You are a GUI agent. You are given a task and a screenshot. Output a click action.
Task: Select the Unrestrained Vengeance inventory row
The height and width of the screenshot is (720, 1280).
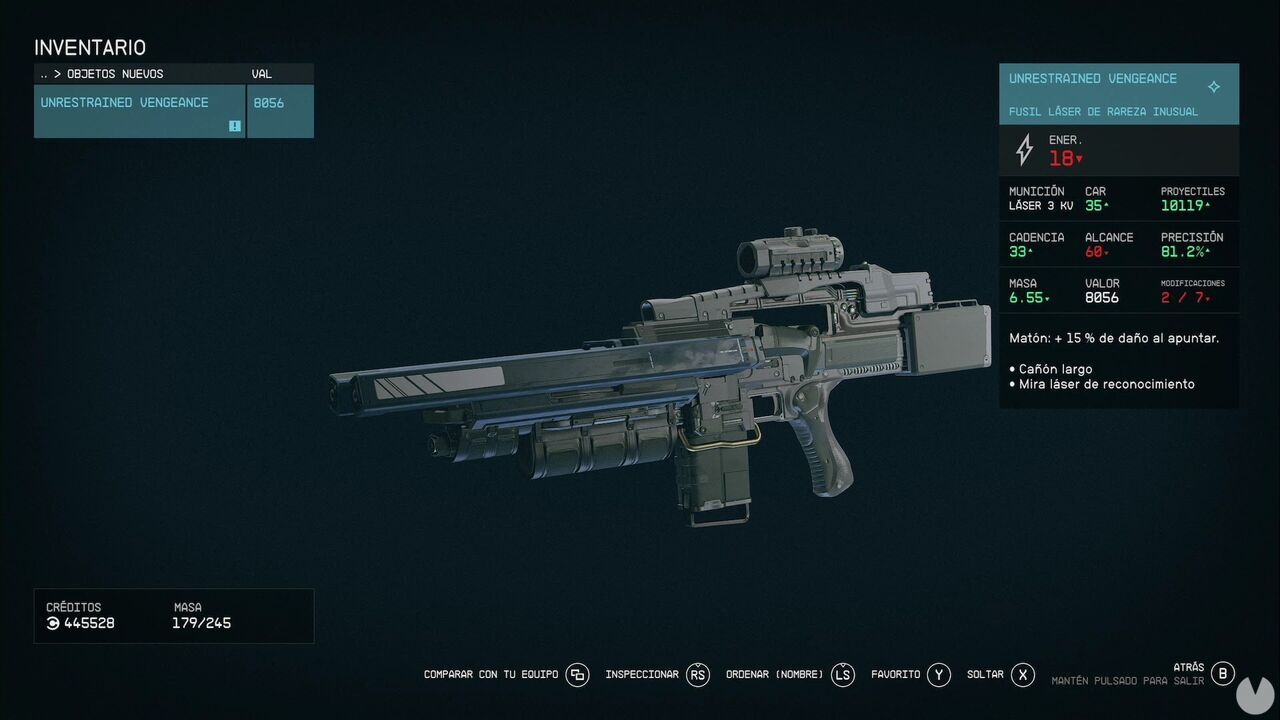pos(139,110)
